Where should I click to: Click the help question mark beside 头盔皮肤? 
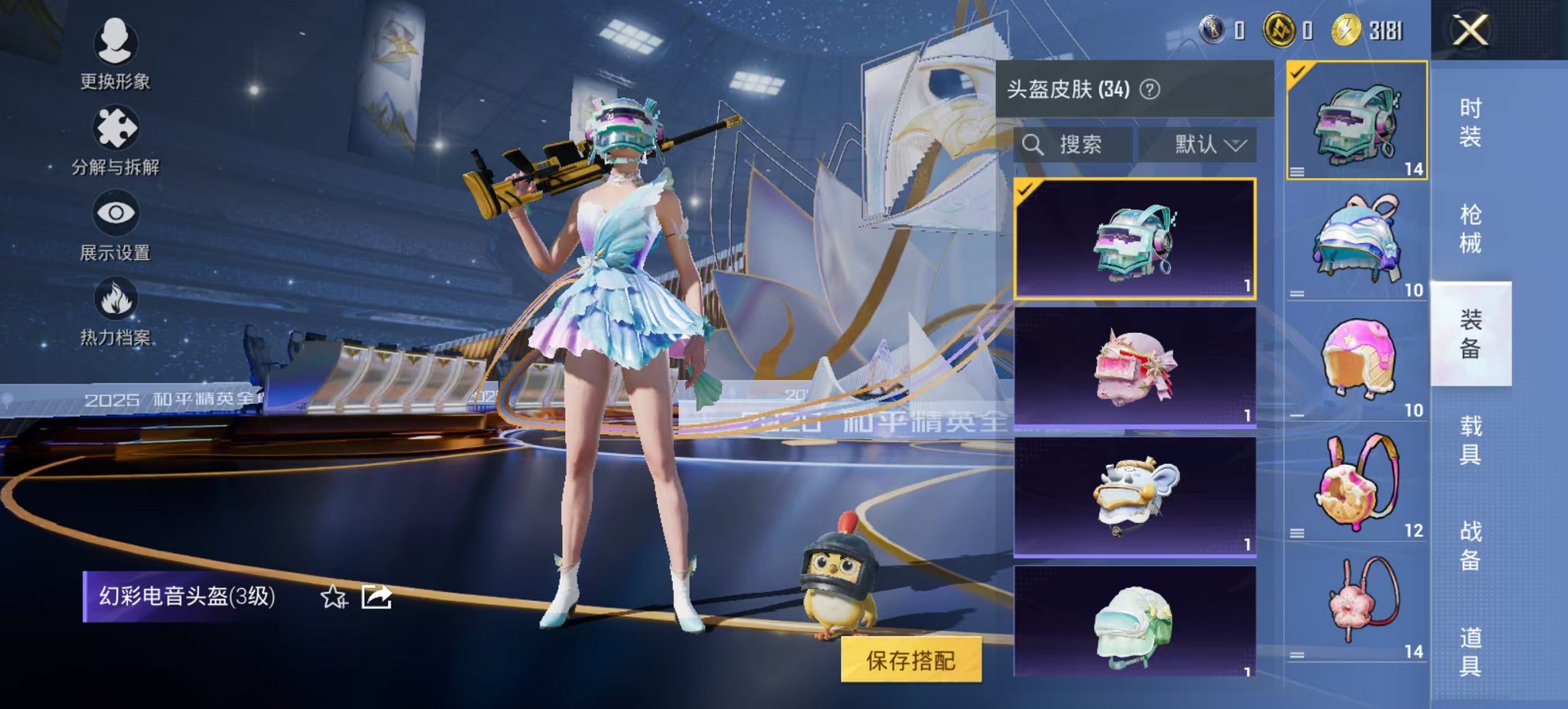tap(1151, 90)
